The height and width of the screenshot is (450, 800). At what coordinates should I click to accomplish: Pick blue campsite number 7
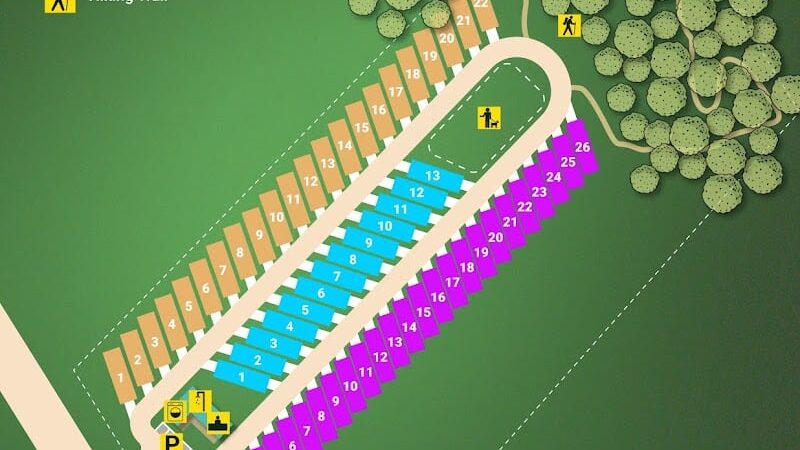point(337,276)
